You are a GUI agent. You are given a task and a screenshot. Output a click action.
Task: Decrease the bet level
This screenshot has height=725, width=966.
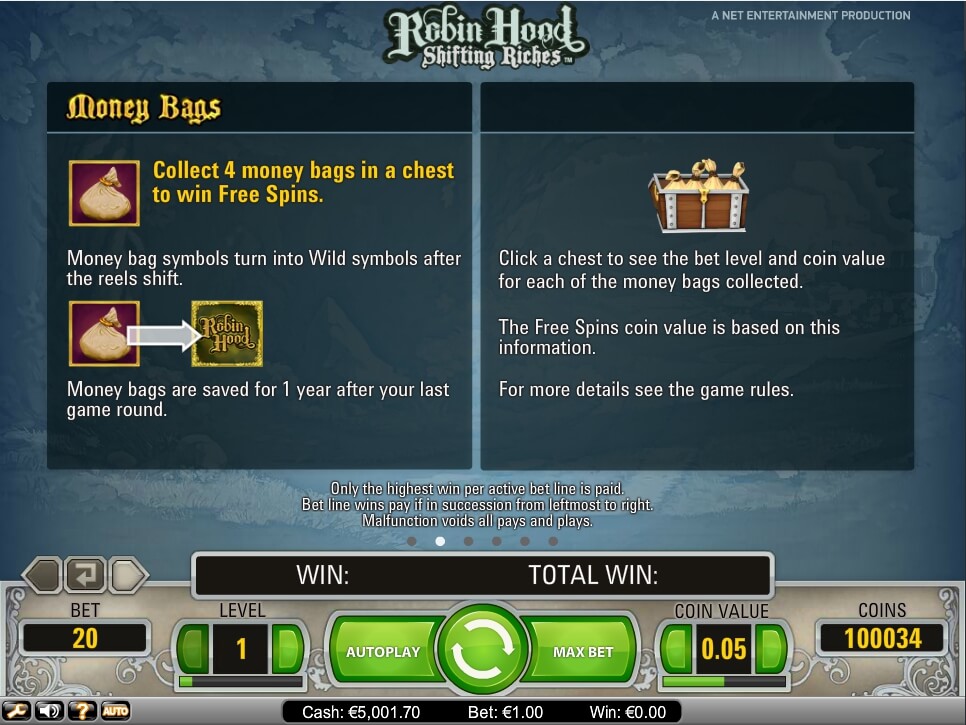[193, 650]
